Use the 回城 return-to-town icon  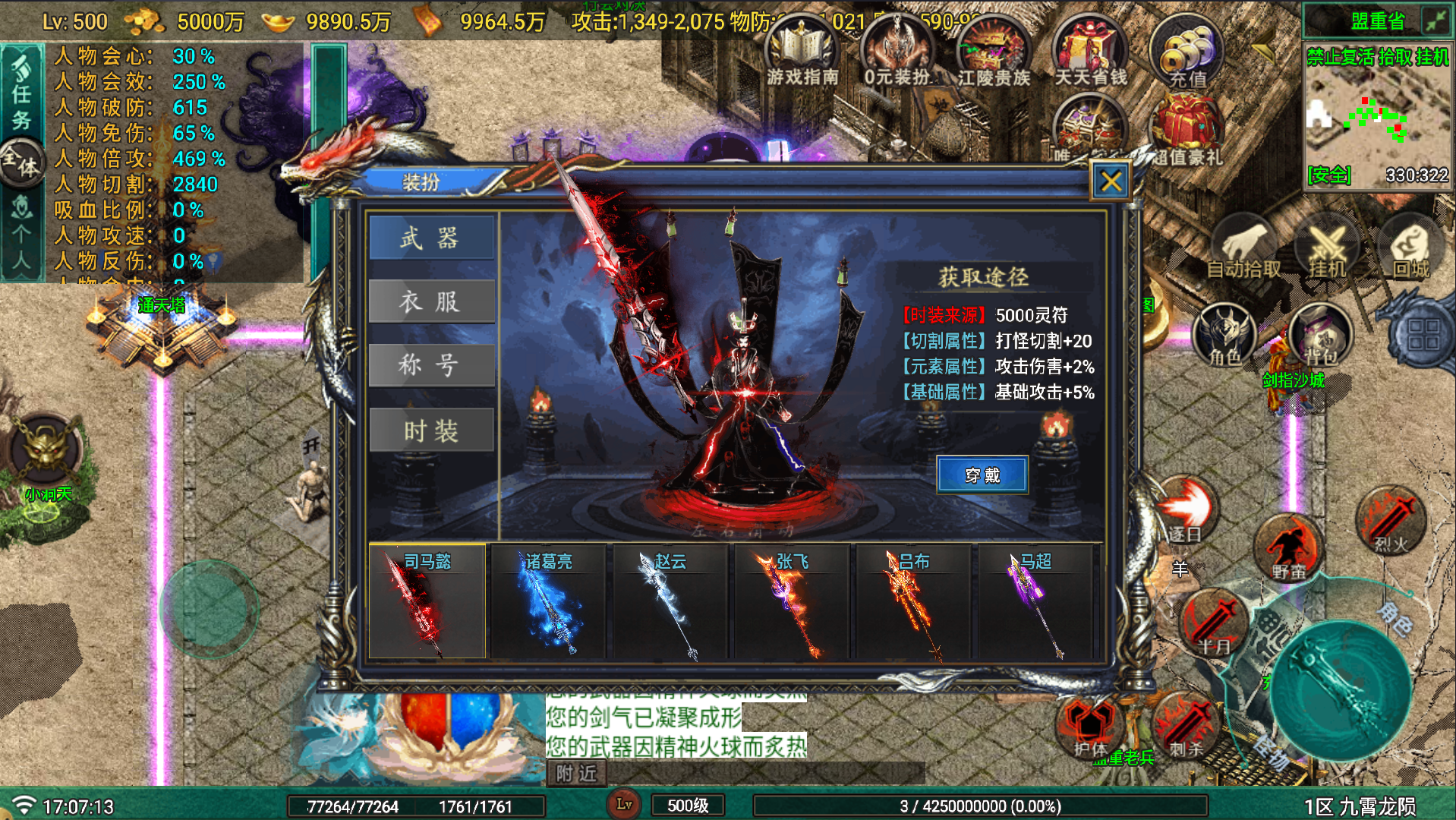click(x=1412, y=247)
